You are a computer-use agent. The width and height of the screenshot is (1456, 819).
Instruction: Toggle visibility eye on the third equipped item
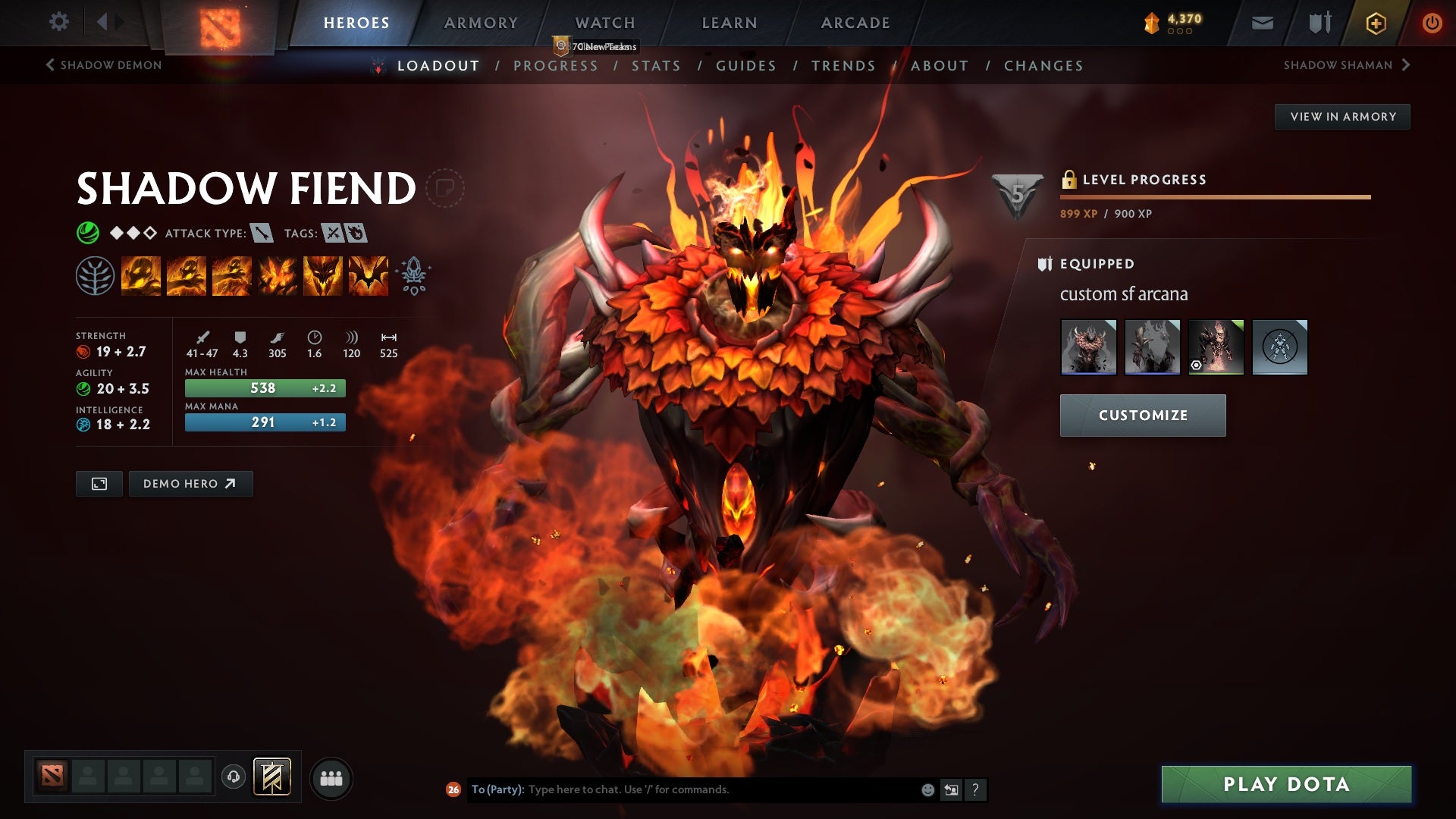[1197, 363]
